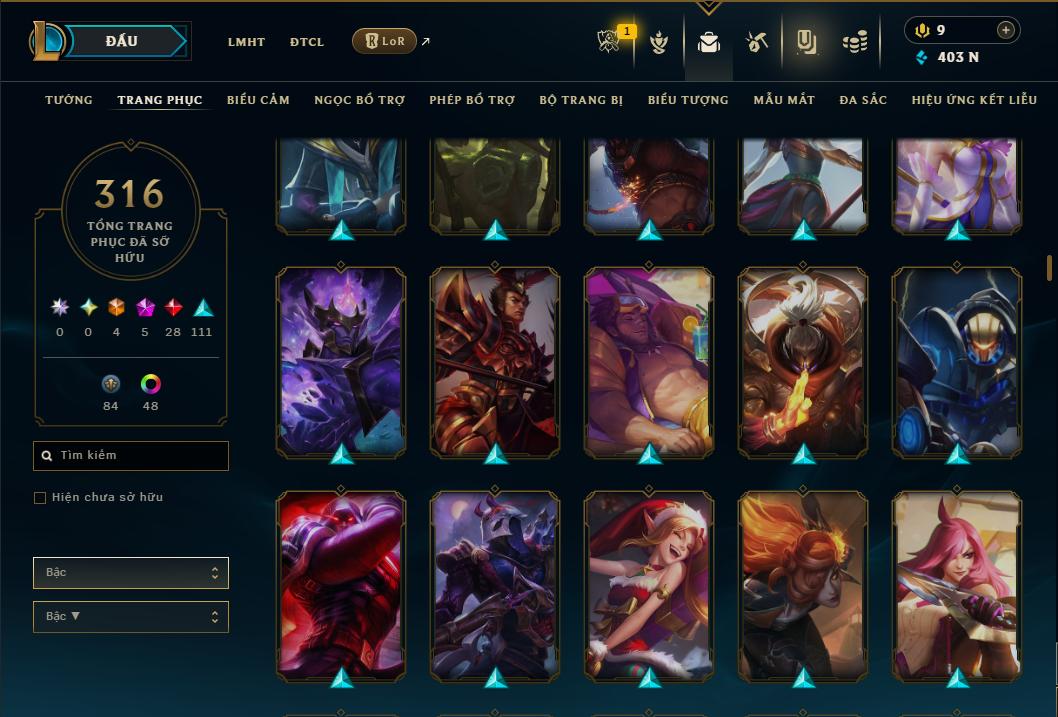
Task: Choose the pool party lounging skin card
Action: (x=649, y=361)
